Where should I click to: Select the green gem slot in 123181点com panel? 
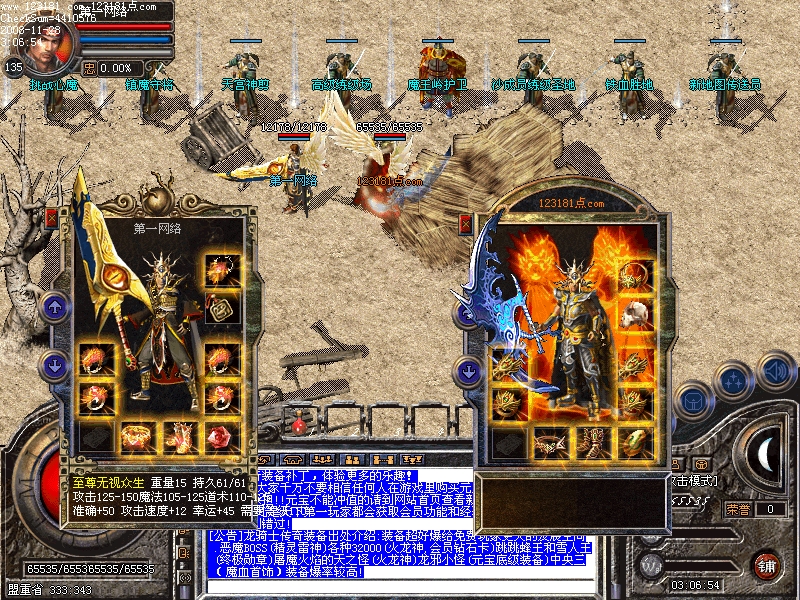tap(633, 441)
